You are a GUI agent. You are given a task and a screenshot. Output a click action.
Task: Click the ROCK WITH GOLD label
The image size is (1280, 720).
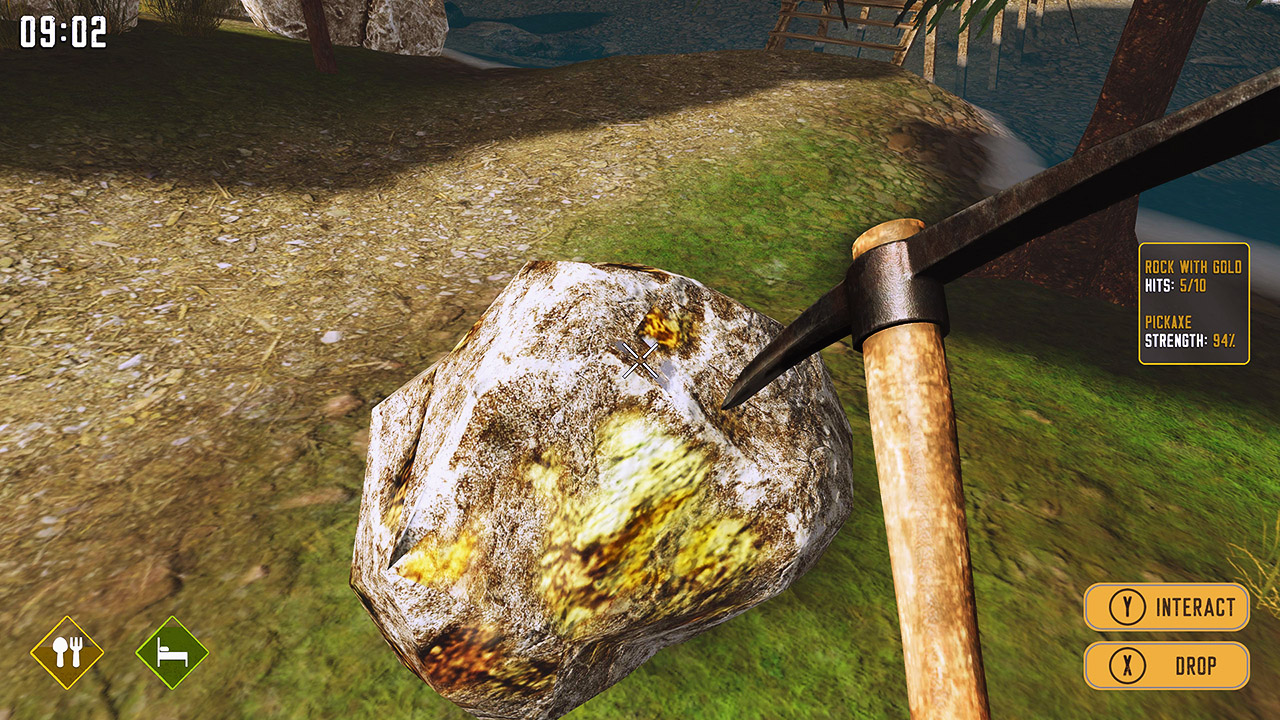tap(1192, 268)
